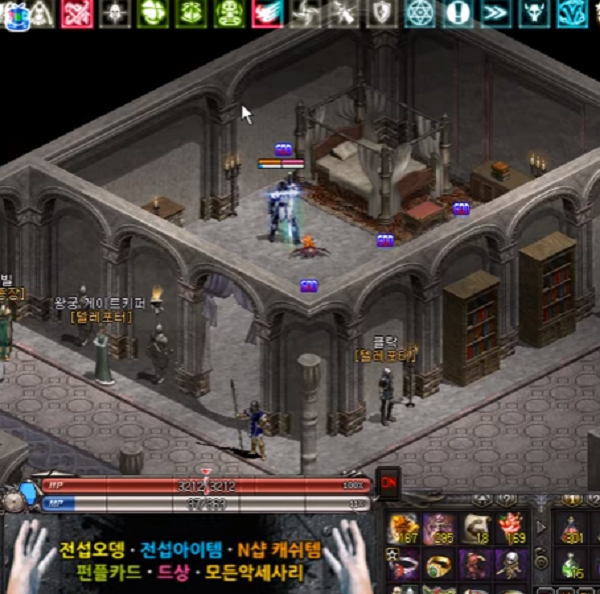Select the hexagram buff icon
600x594 pixels.
pyautogui.click(x=420, y=13)
